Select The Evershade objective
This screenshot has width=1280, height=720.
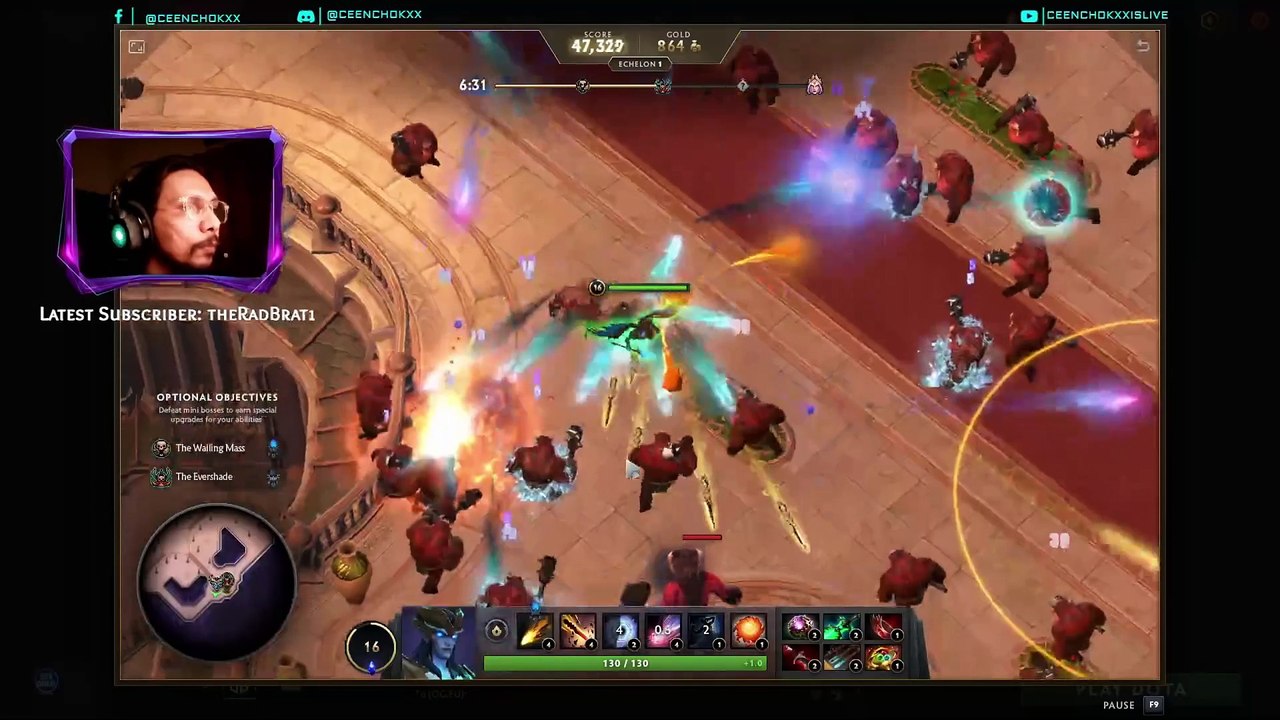coord(203,477)
